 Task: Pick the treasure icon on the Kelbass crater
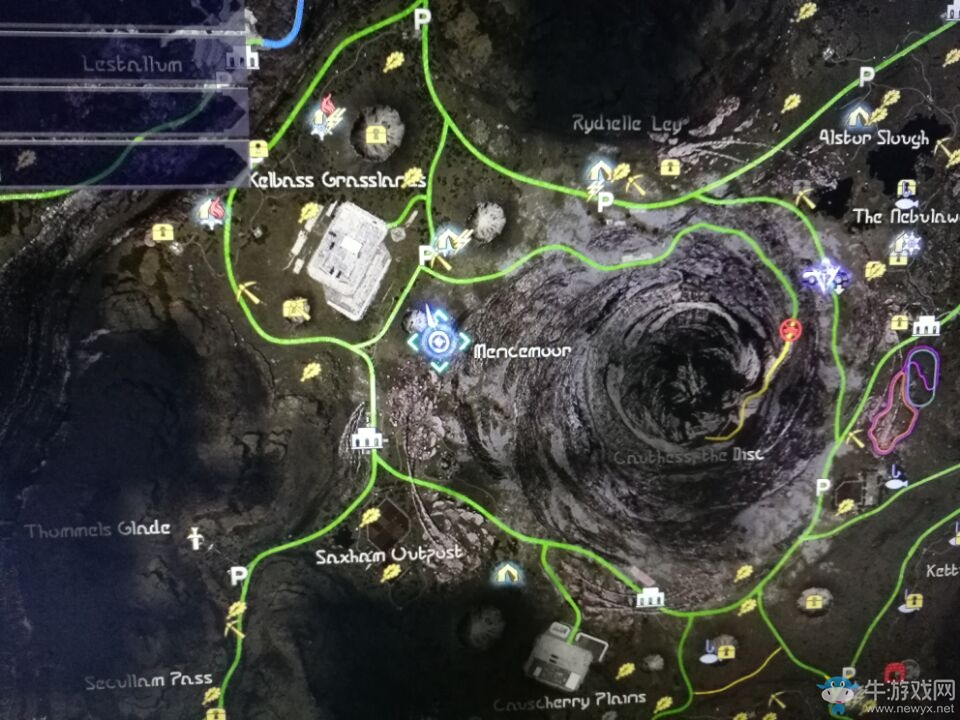pos(376,133)
